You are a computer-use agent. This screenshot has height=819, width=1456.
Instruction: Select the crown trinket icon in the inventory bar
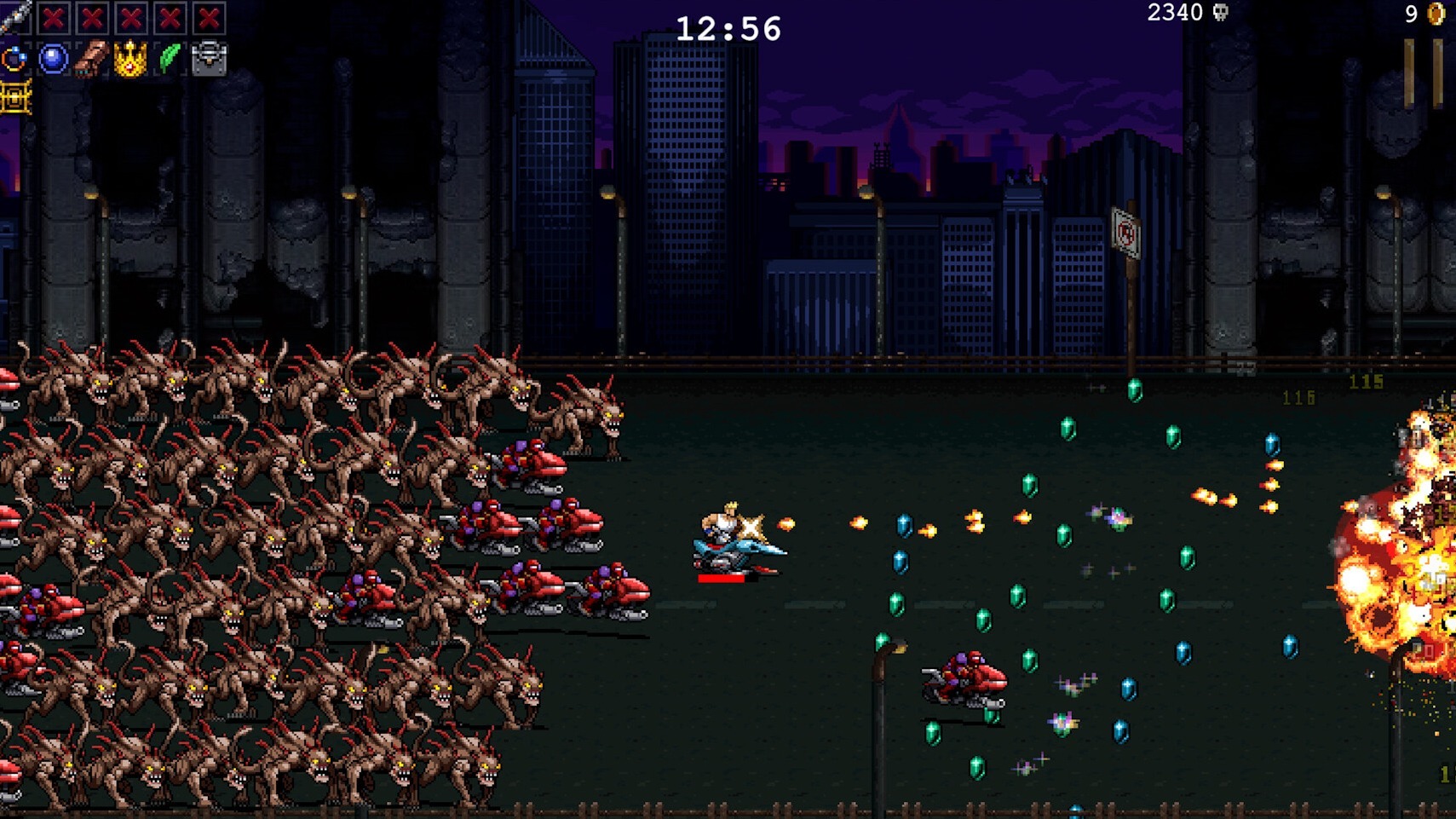pos(130,60)
